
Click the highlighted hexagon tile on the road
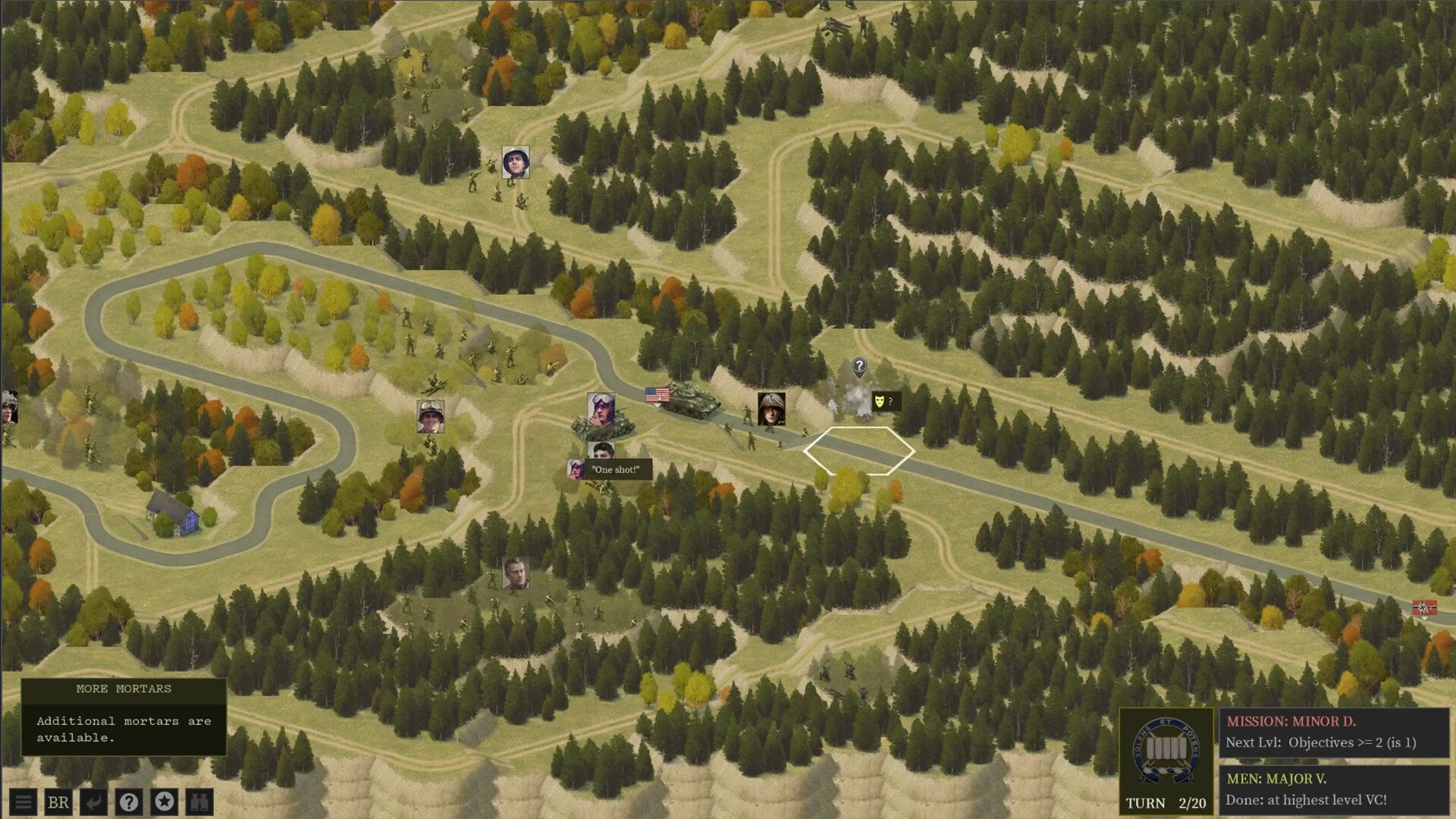(x=858, y=451)
